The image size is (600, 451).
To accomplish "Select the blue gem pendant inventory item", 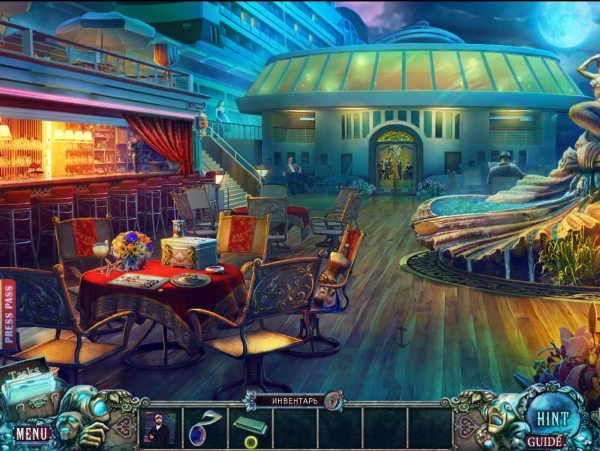I will (x=203, y=428).
